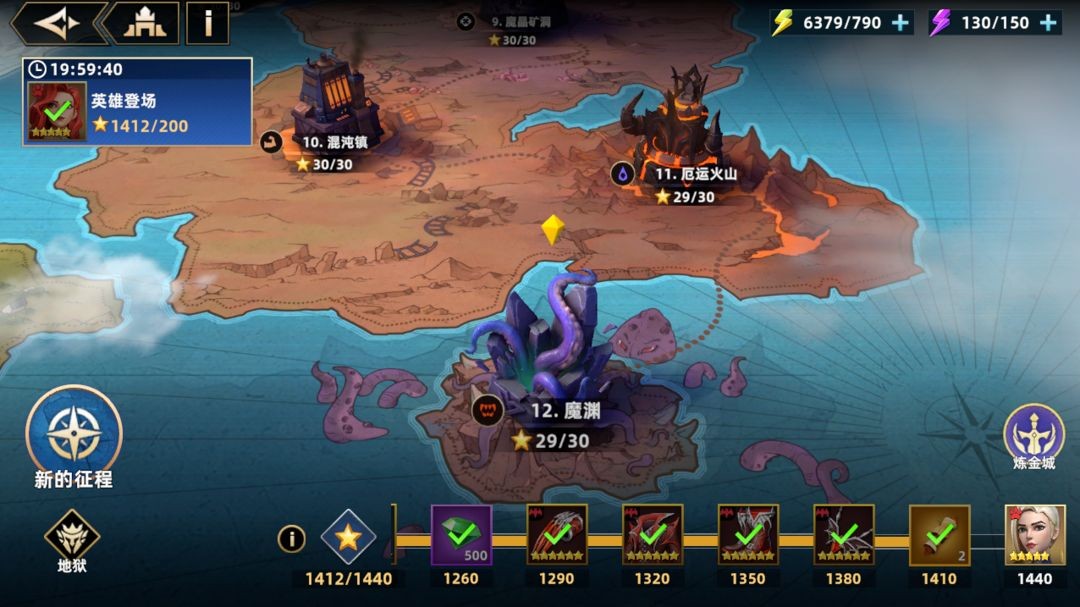View the 1260-star green gem reward

tap(461, 535)
